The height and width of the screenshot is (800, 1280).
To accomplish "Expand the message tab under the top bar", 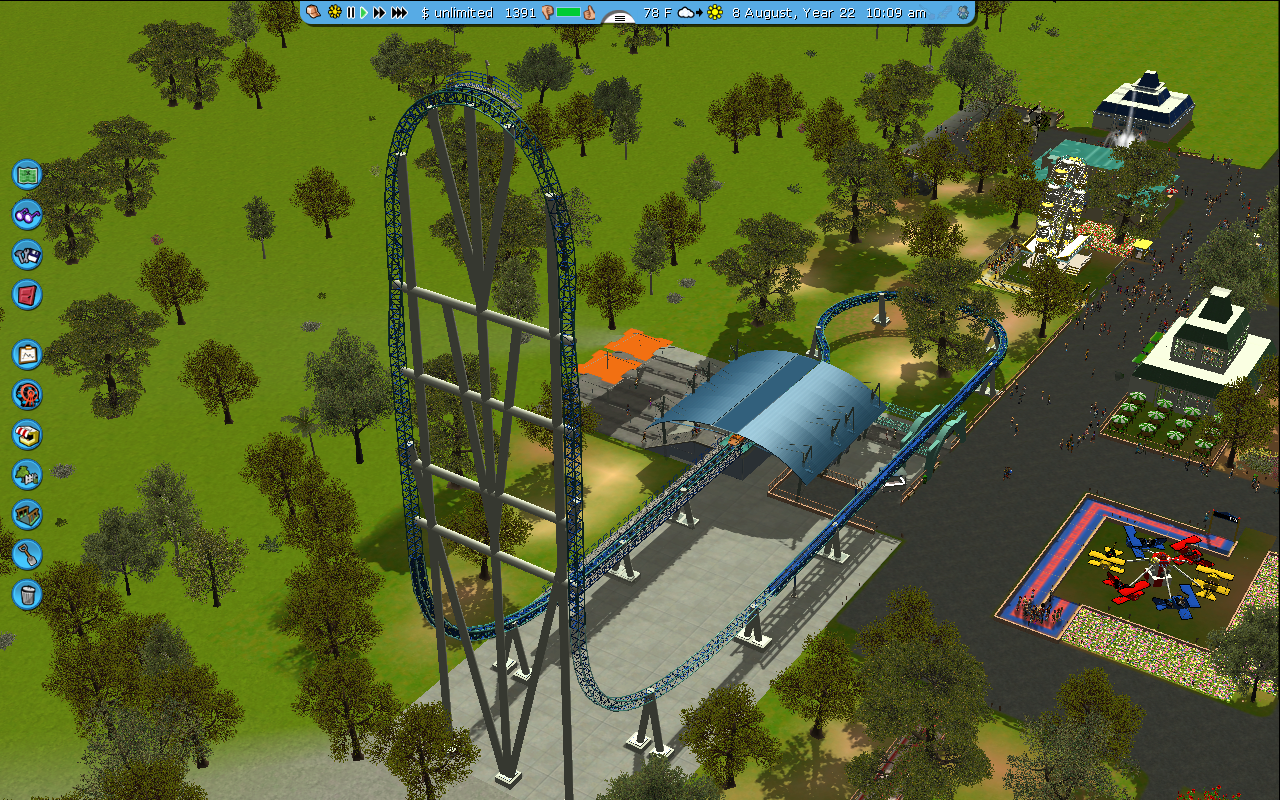I will [620, 18].
